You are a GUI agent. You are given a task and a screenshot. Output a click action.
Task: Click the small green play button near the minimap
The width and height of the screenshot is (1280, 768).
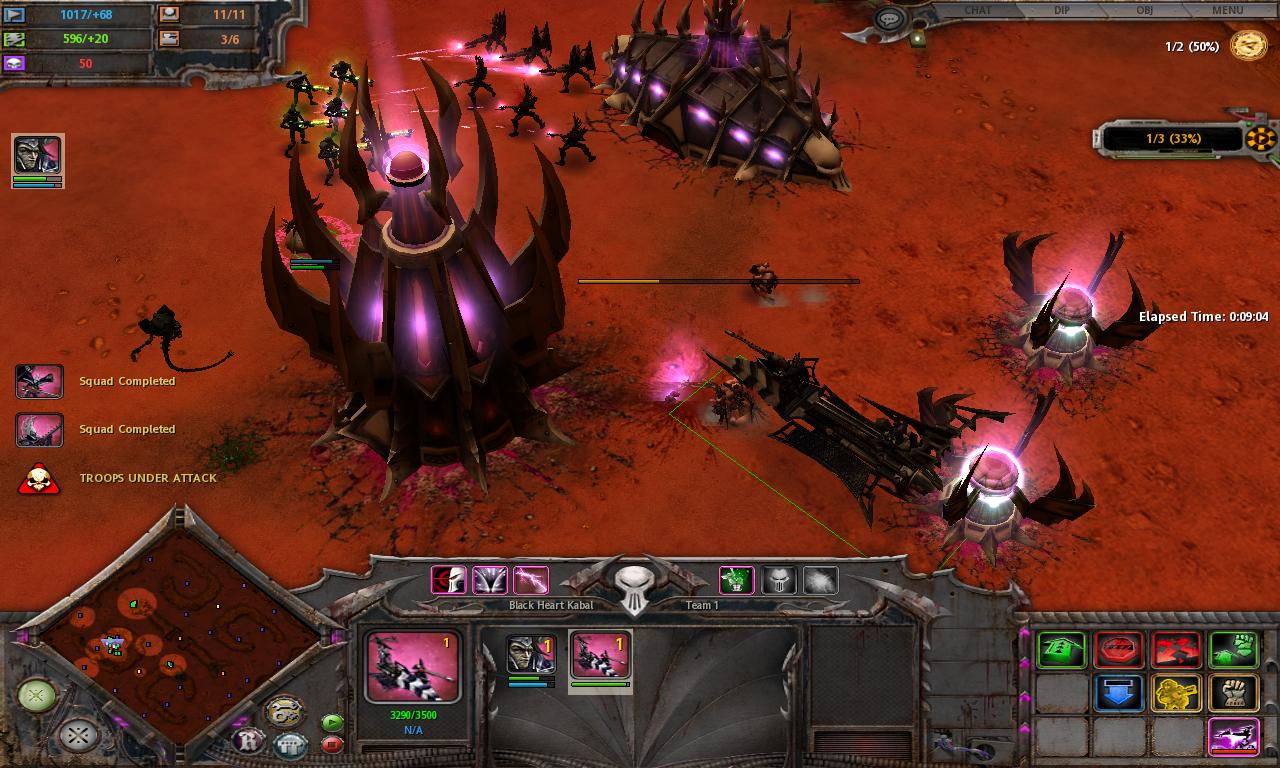coord(332,722)
